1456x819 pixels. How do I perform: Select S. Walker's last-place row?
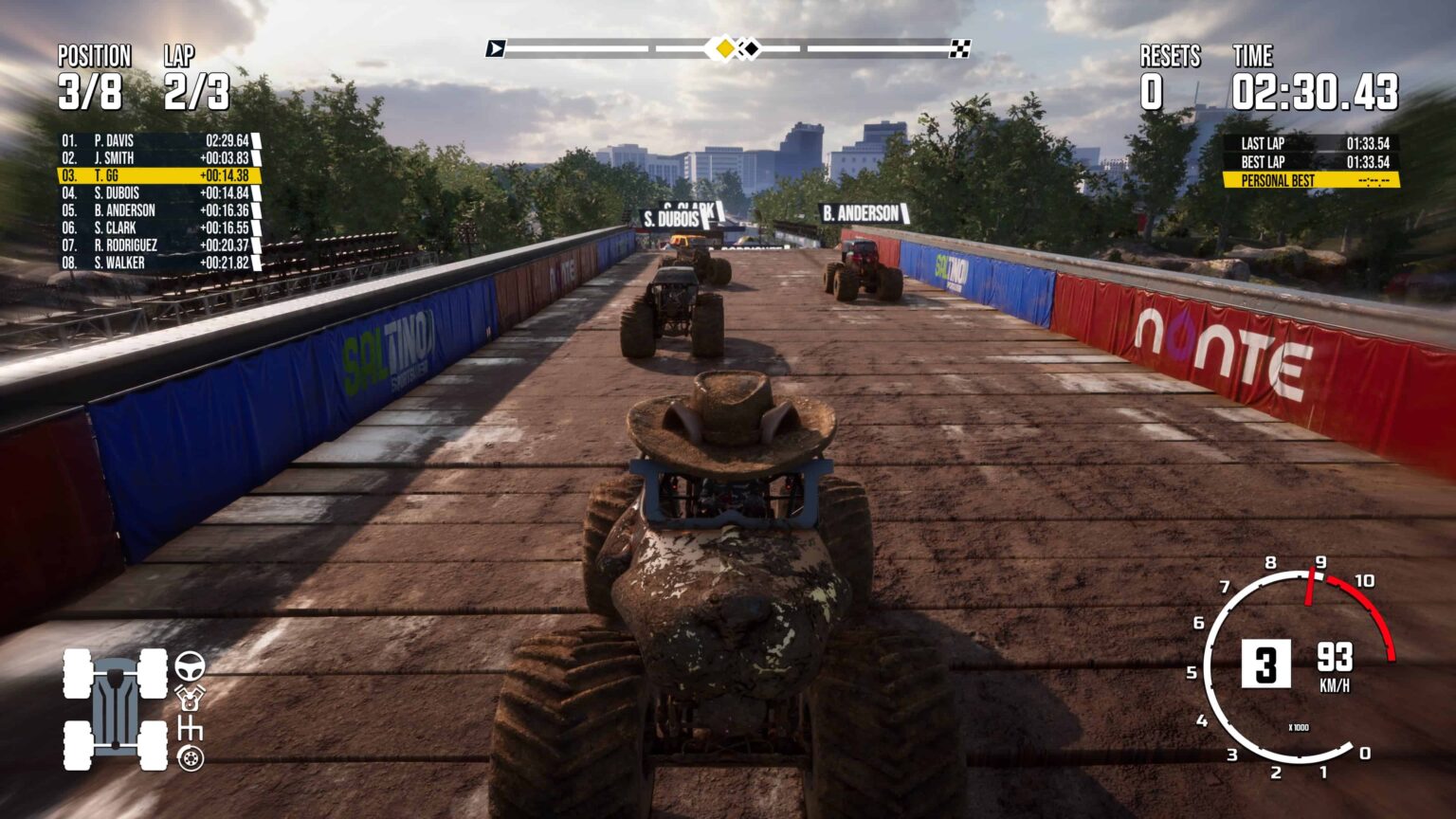[158, 263]
